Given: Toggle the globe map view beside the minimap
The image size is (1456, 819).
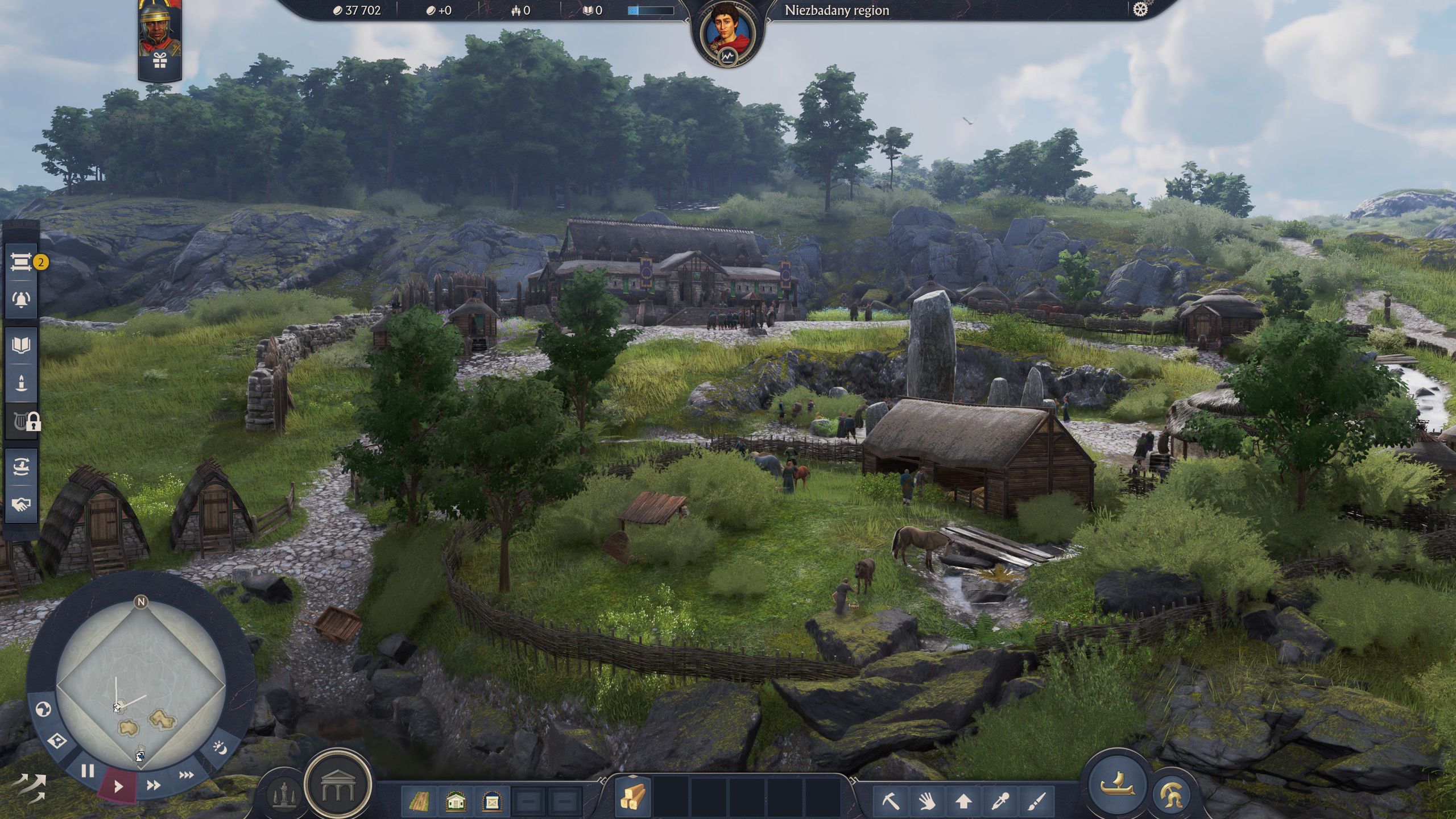Looking at the screenshot, I should [44, 709].
